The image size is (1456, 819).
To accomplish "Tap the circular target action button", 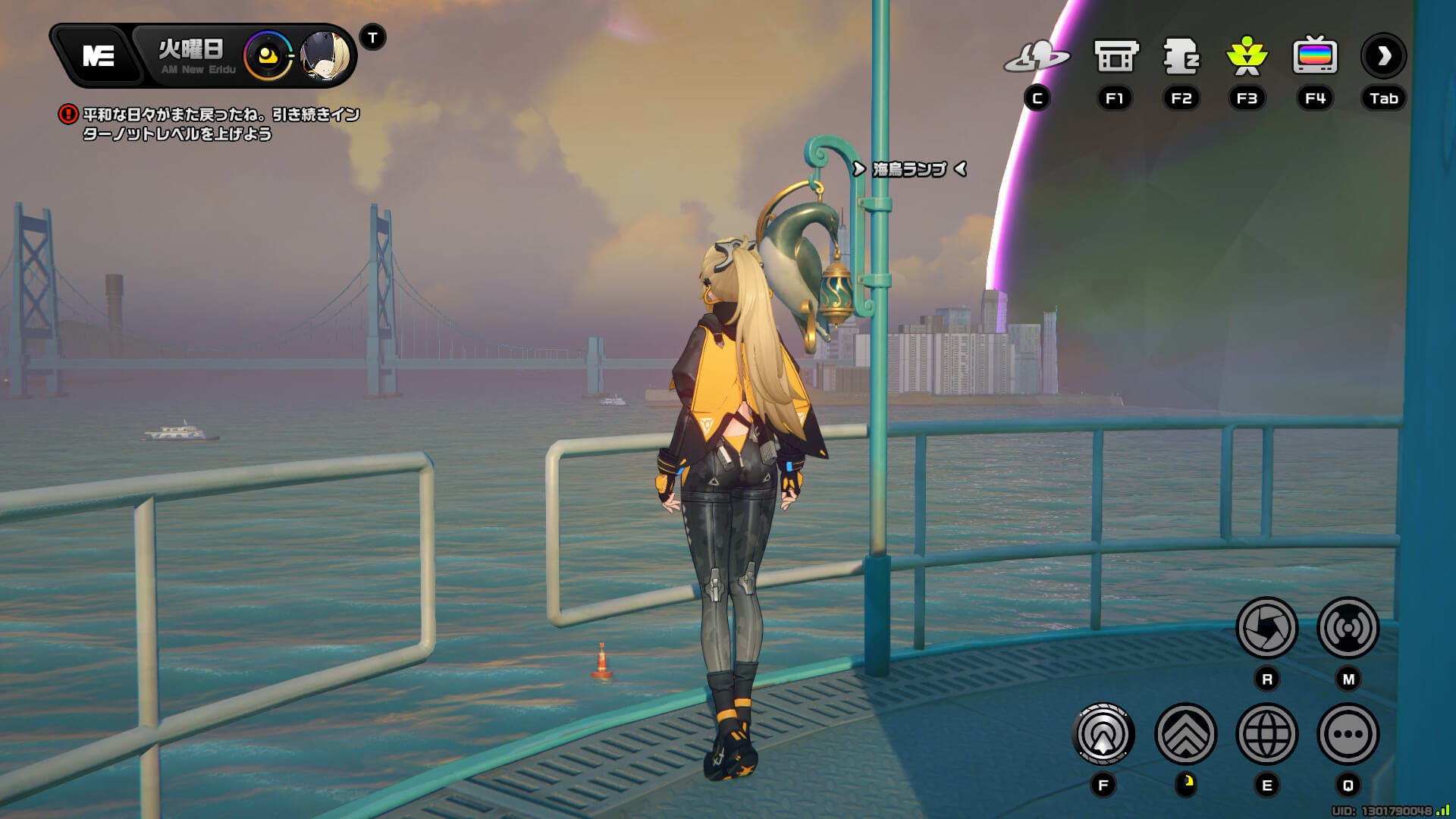I will point(1103,734).
